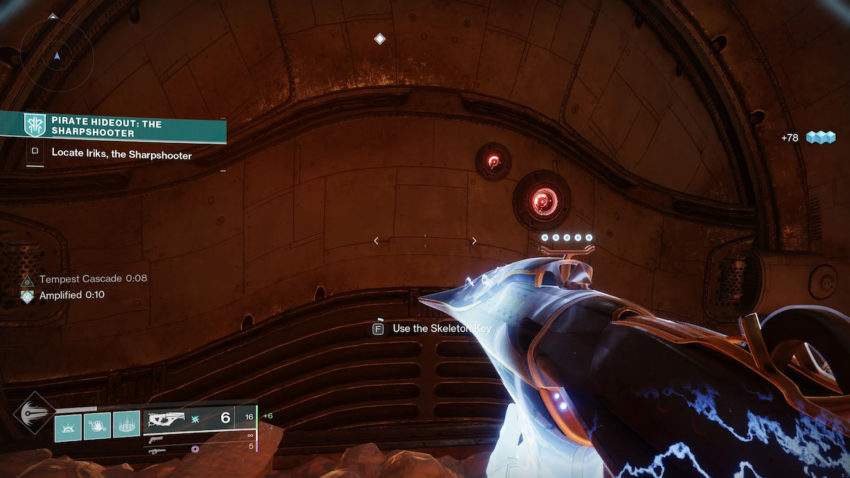Click the circular radar in the corner
The width and height of the screenshot is (850, 478).
click(57, 56)
